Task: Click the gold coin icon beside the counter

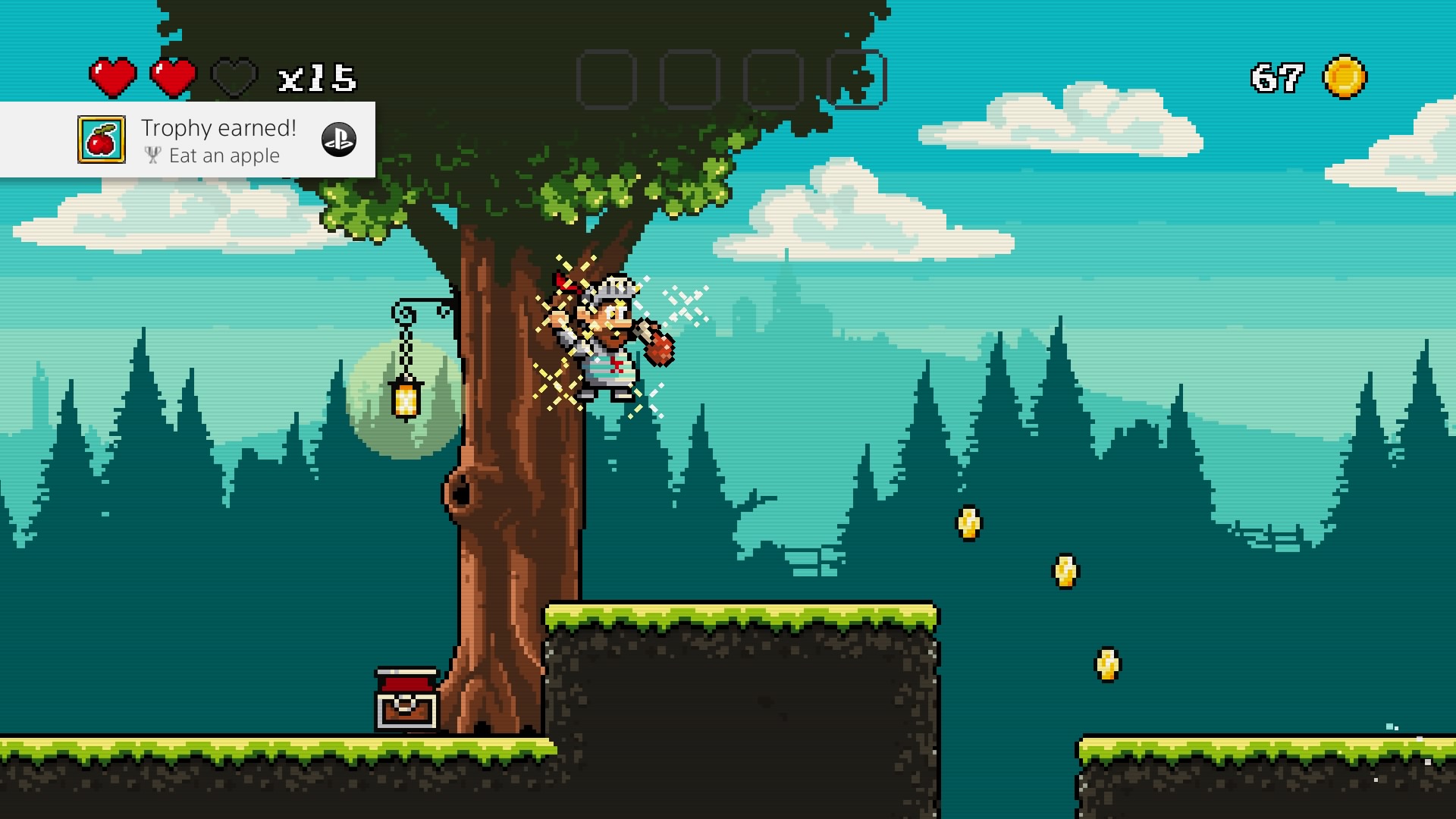Action: pyautogui.click(x=1345, y=77)
